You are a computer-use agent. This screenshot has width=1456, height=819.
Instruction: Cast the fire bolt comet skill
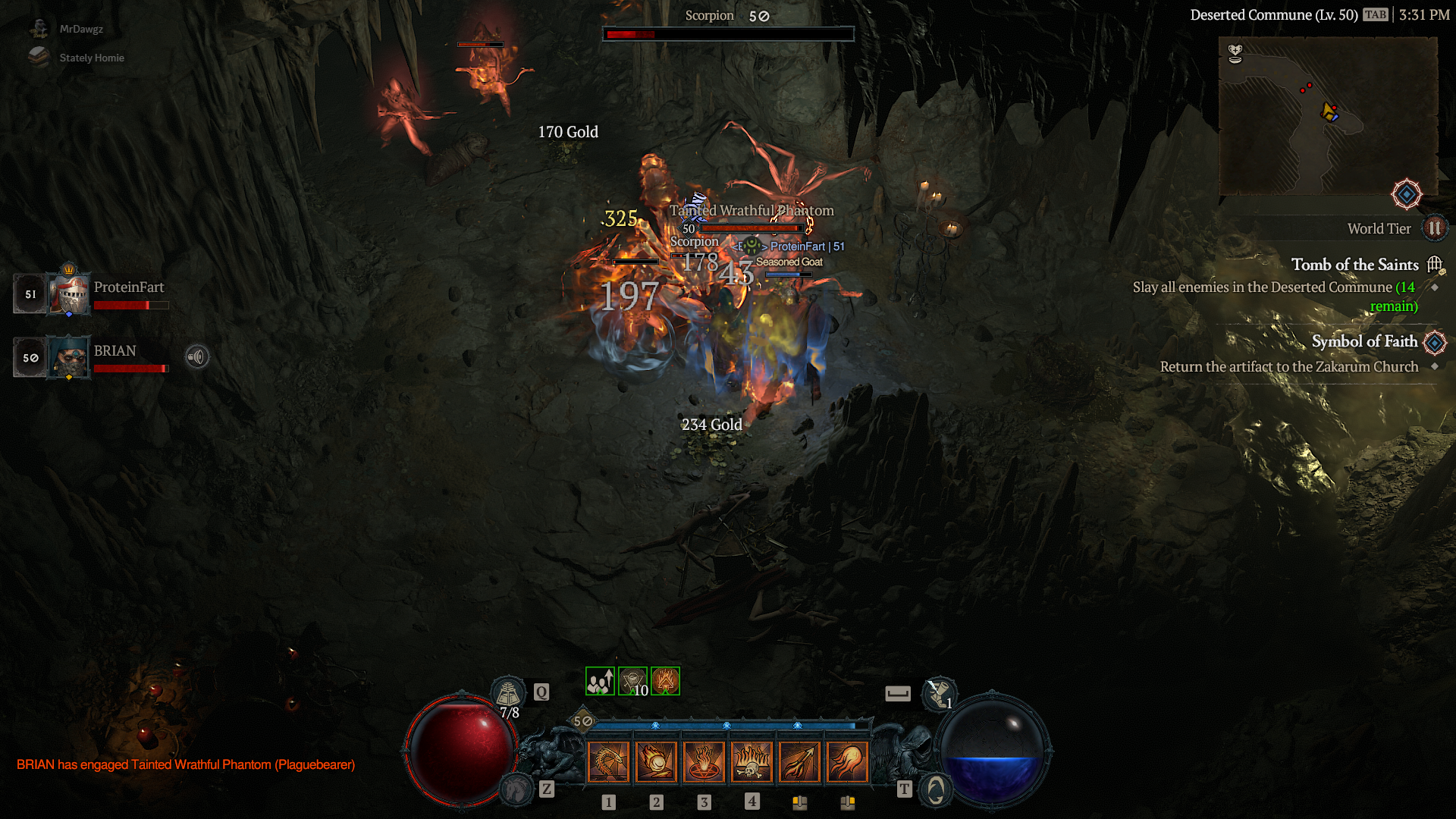click(847, 761)
